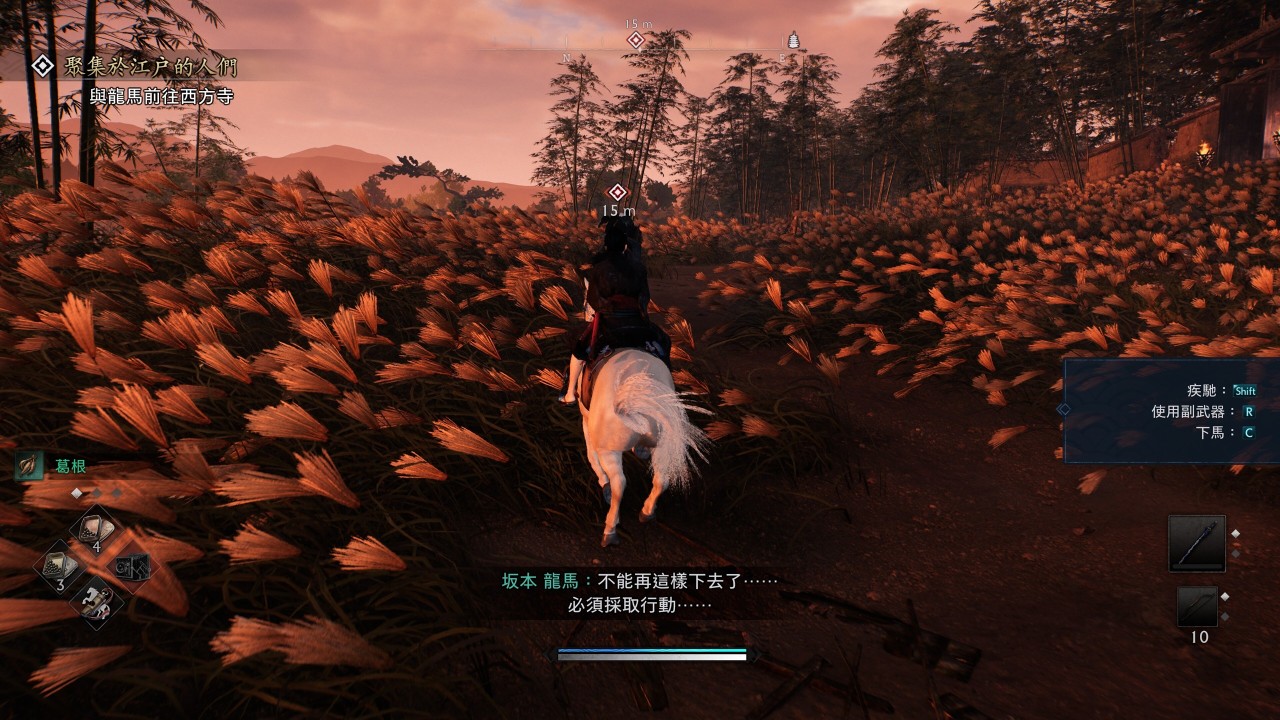Select the quick slot holding 4 pills

[97, 530]
